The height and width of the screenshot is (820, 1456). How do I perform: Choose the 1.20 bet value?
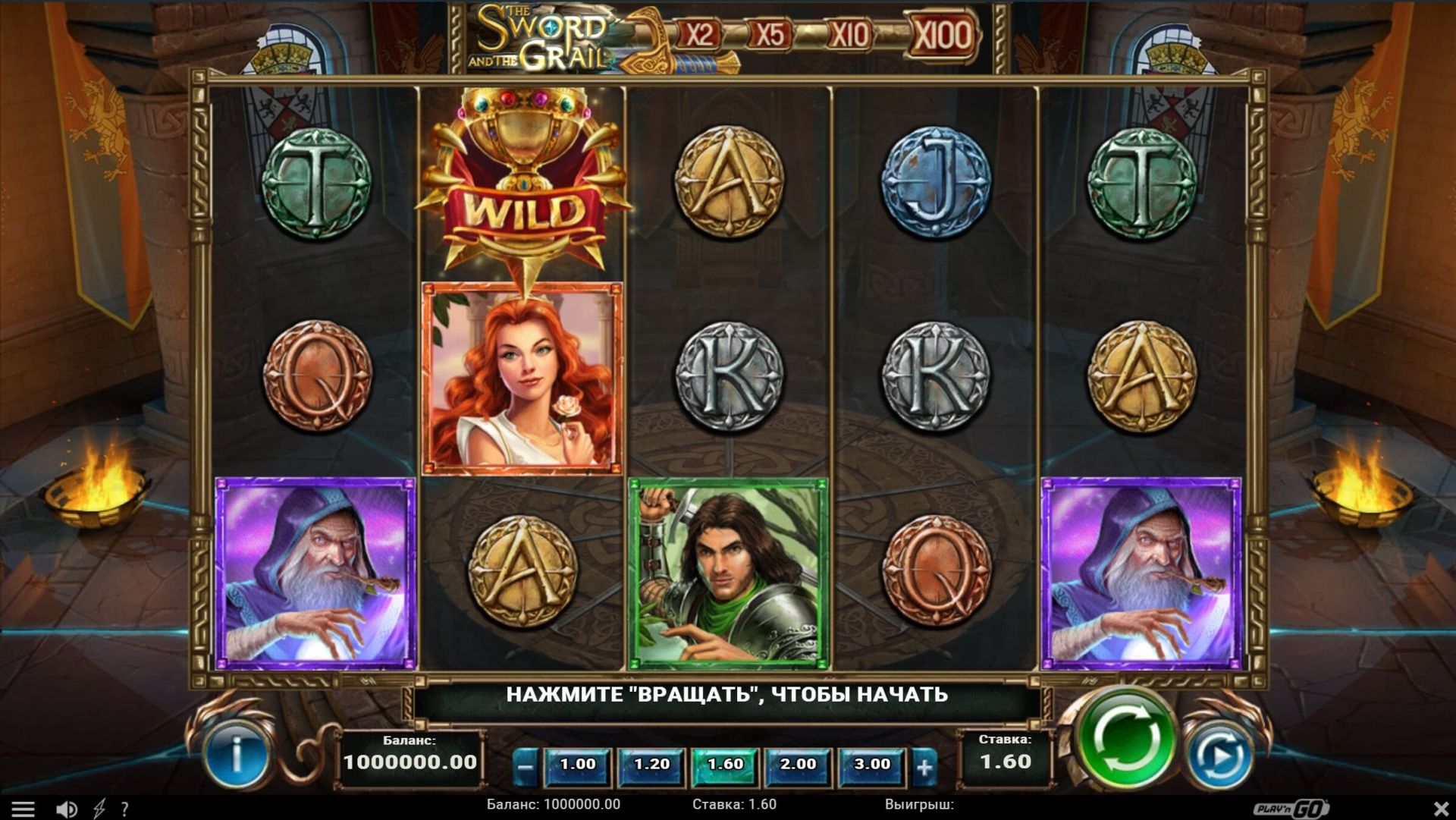[651, 765]
